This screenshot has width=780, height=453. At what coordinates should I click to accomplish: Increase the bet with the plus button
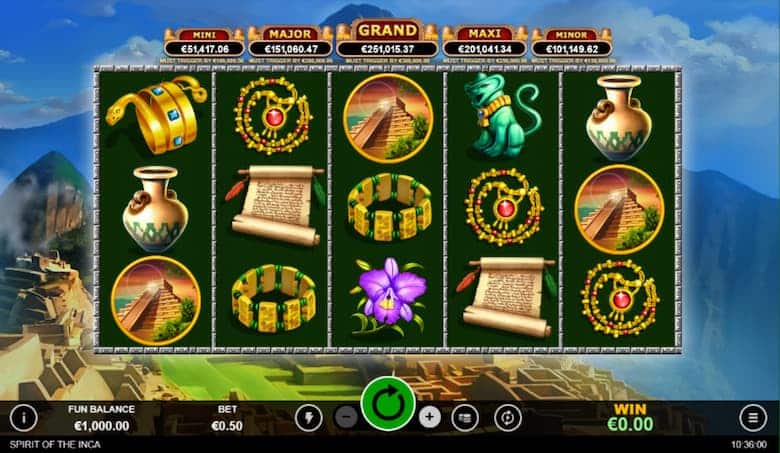[430, 417]
